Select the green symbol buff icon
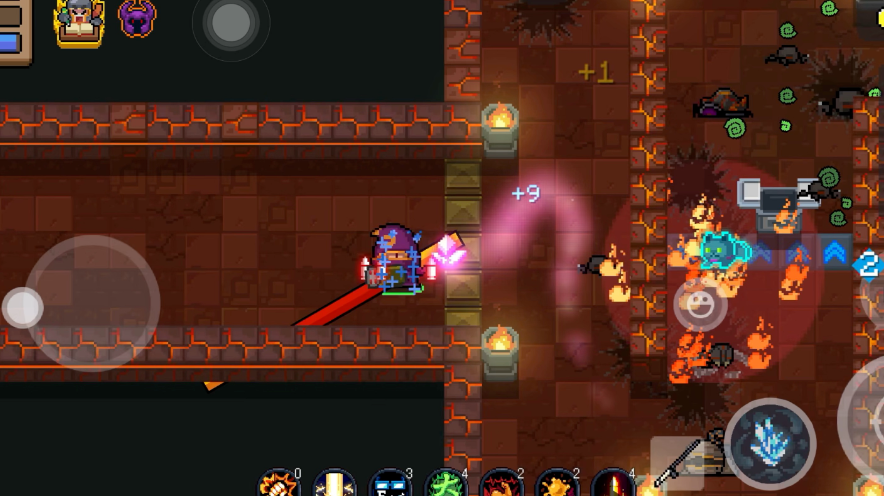 pos(446,485)
